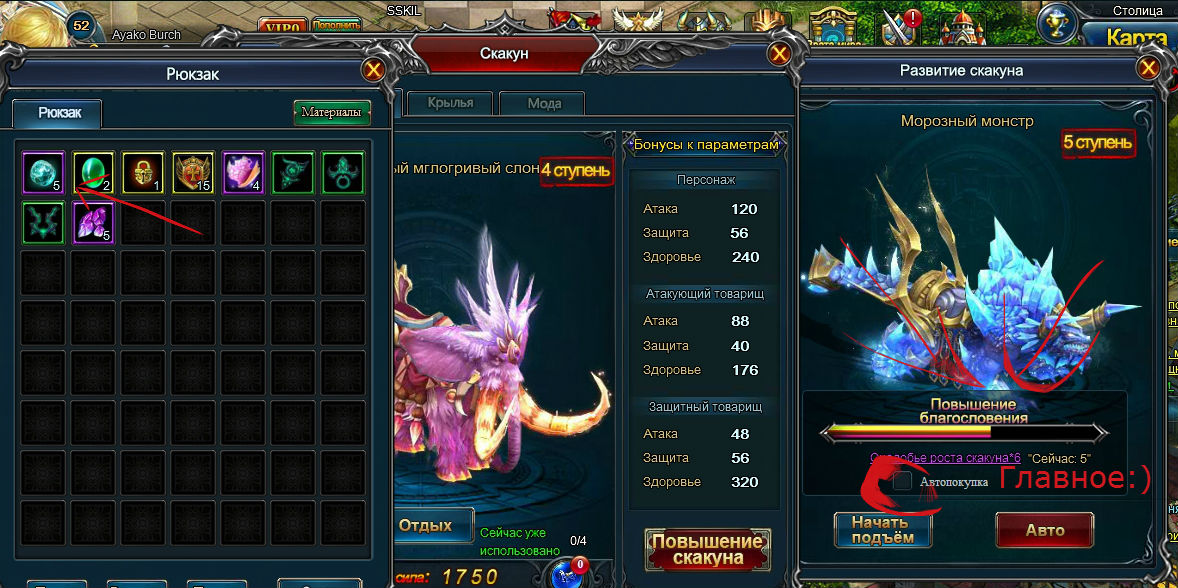
Task: Click the Повышение скакуна button
Action: click(707, 550)
